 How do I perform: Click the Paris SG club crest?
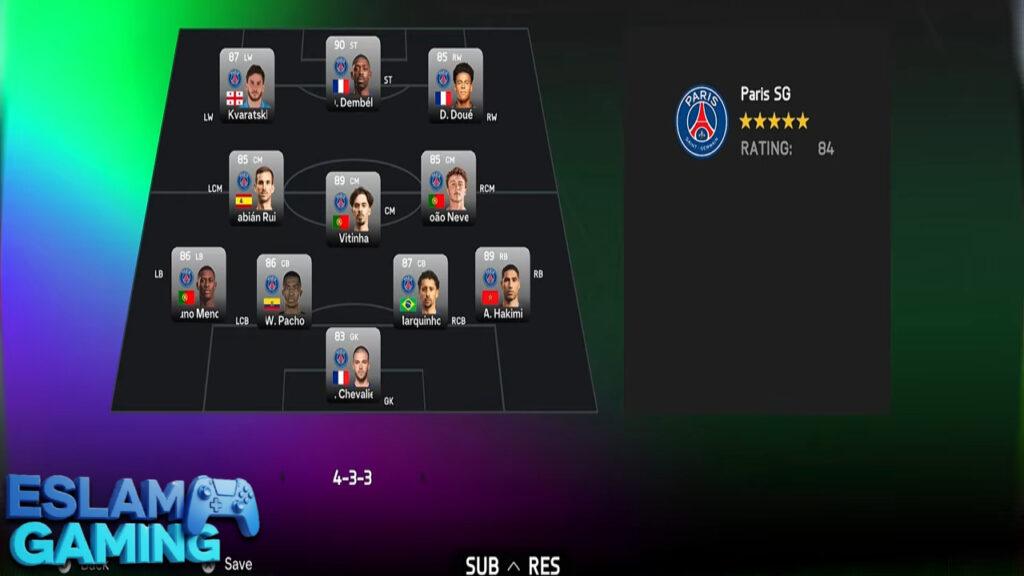[x=702, y=121]
